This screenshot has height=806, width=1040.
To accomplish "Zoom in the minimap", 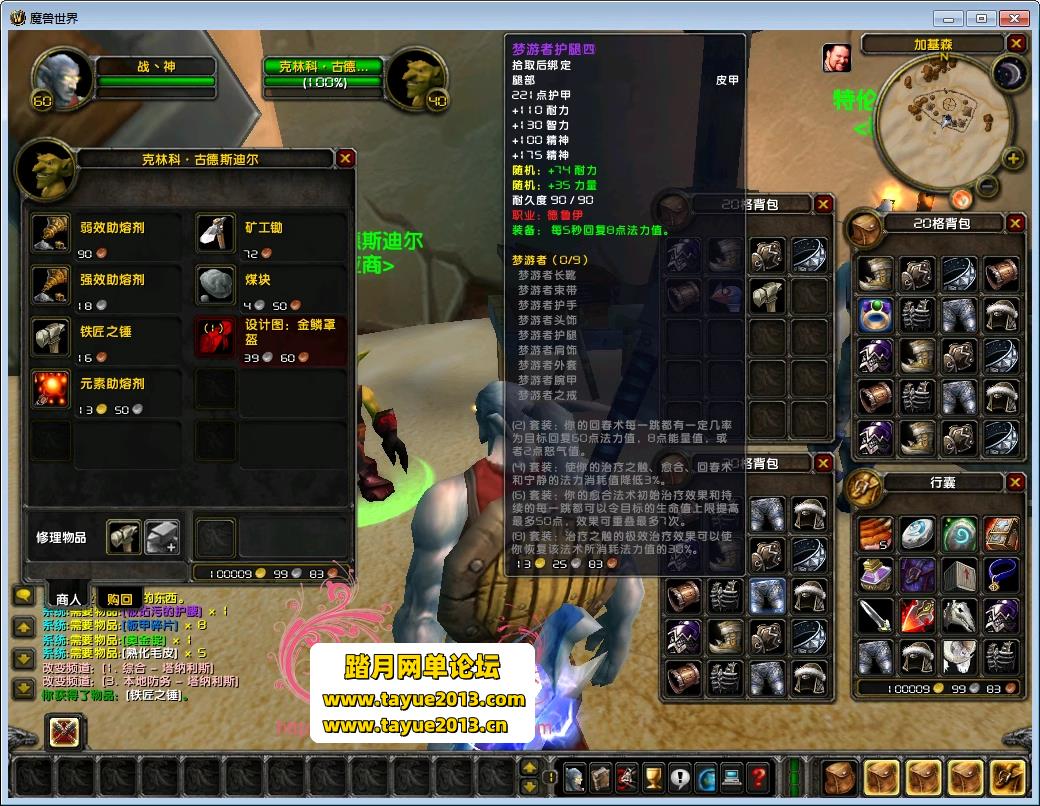I will click(1013, 159).
